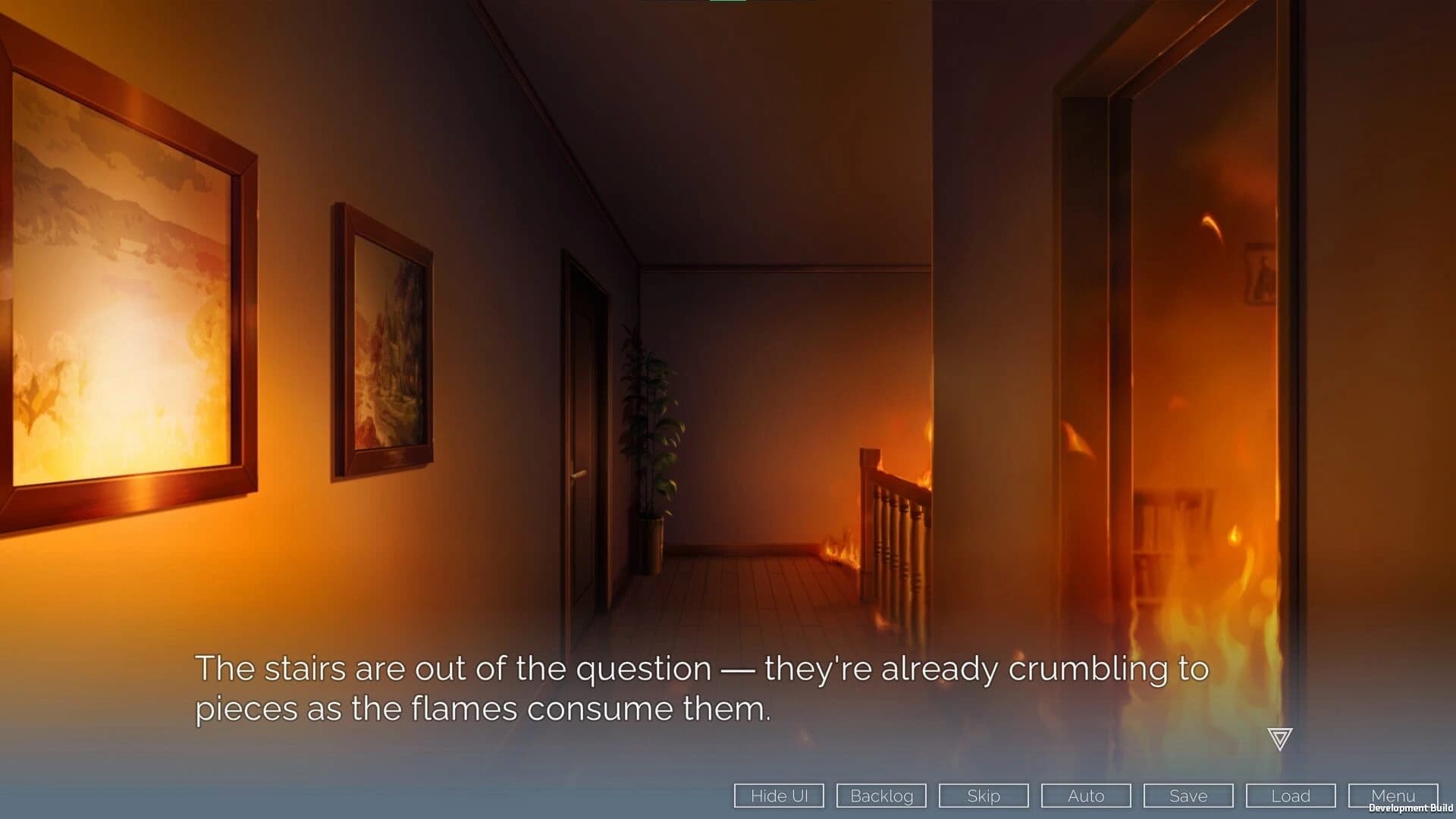Toggle Auto mode for automatic text advance
The height and width of the screenshot is (819, 1456).
1085,795
